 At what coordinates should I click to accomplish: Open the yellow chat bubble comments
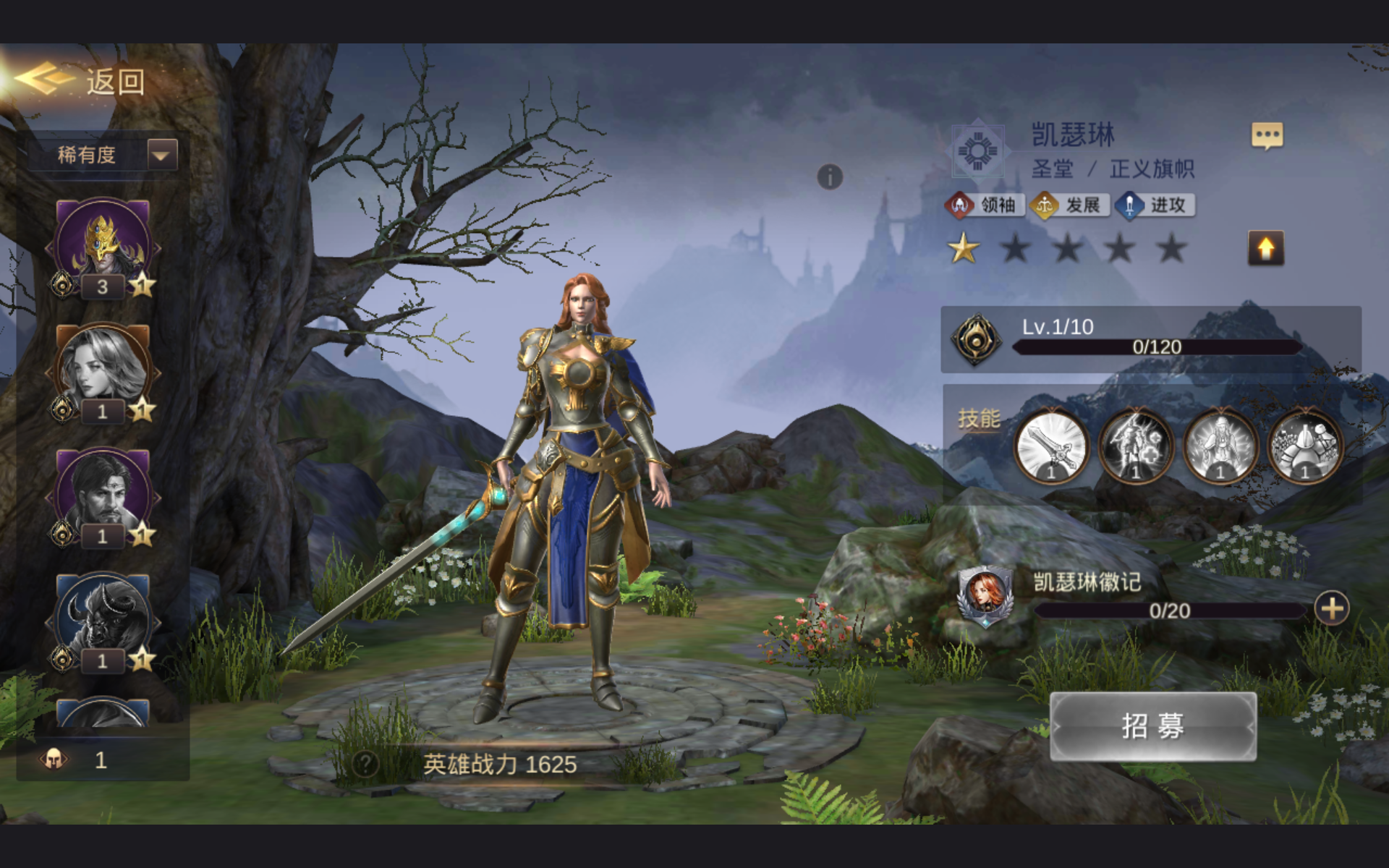coord(1267,135)
